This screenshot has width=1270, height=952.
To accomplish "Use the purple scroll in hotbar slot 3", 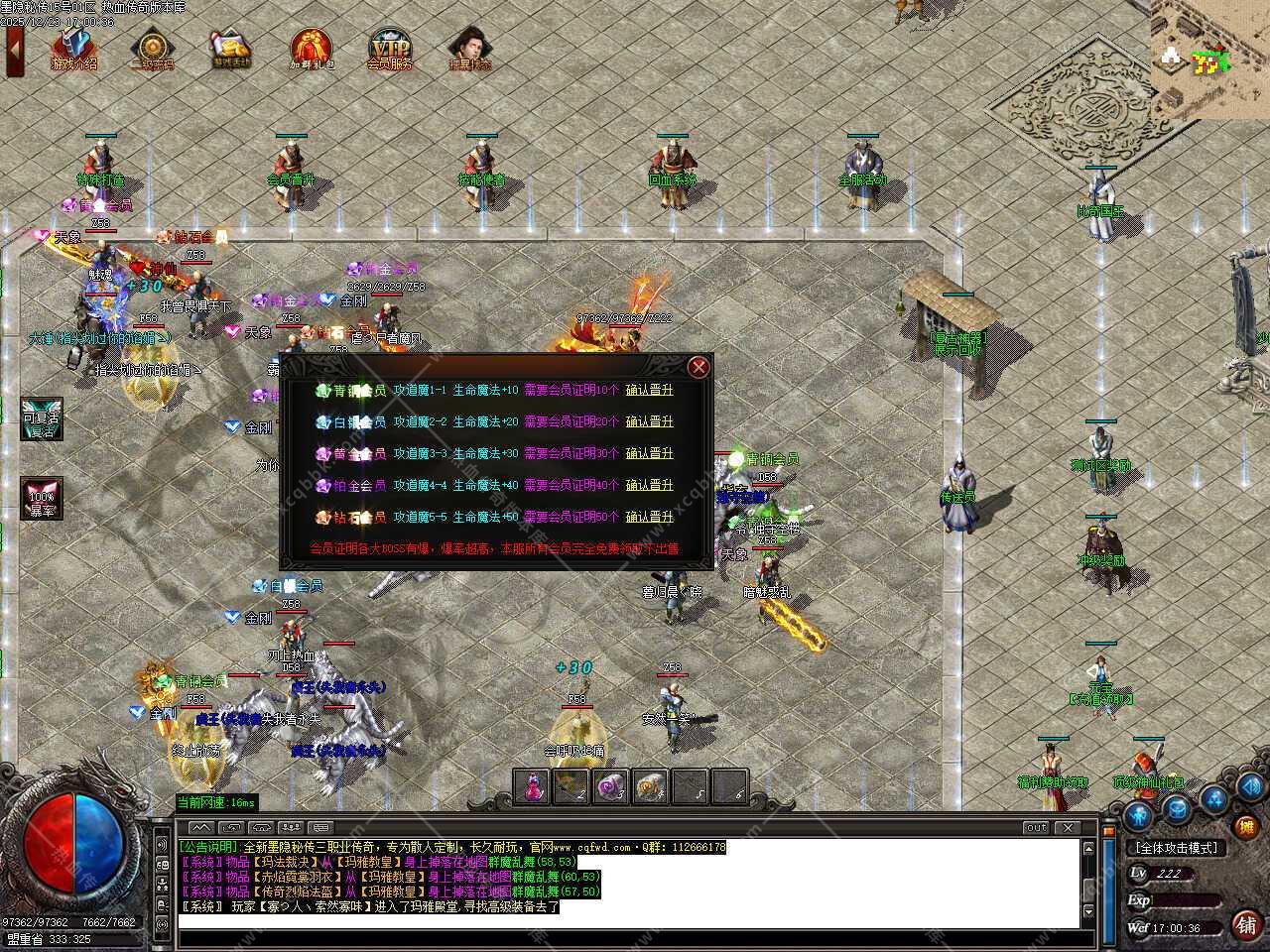I will tap(610, 786).
